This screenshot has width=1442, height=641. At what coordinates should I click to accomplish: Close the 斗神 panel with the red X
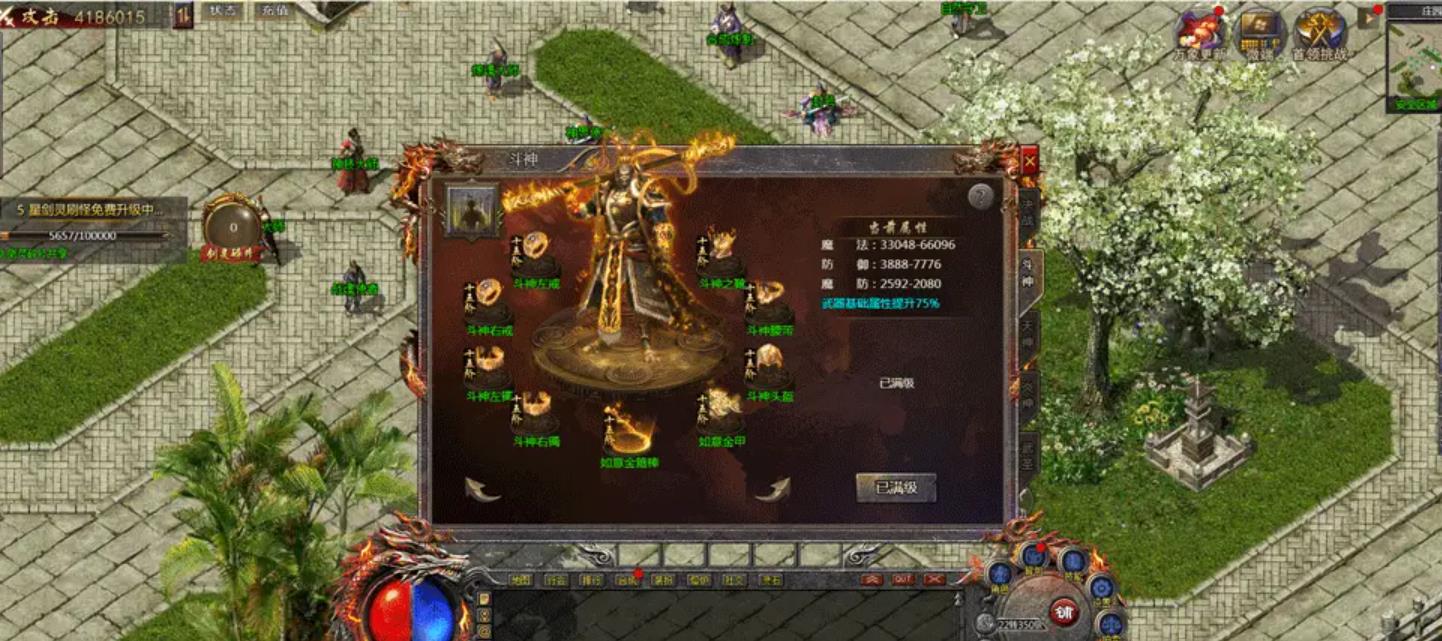1029,159
